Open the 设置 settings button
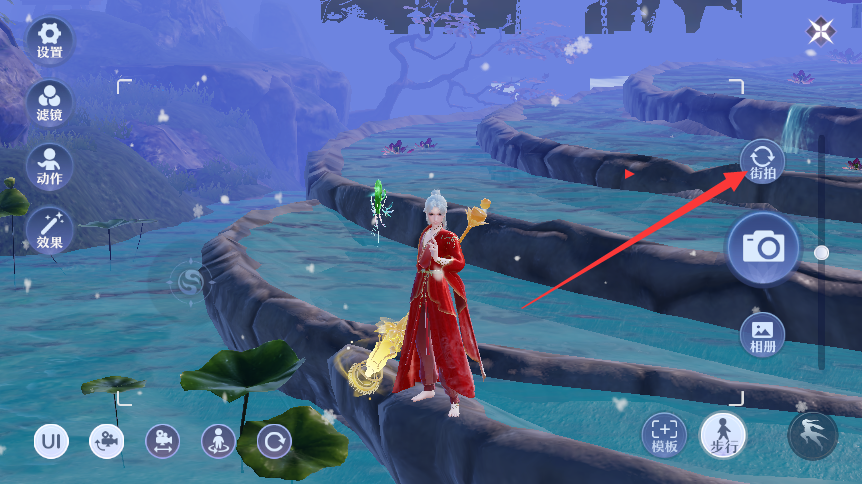 (x=49, y=38)
